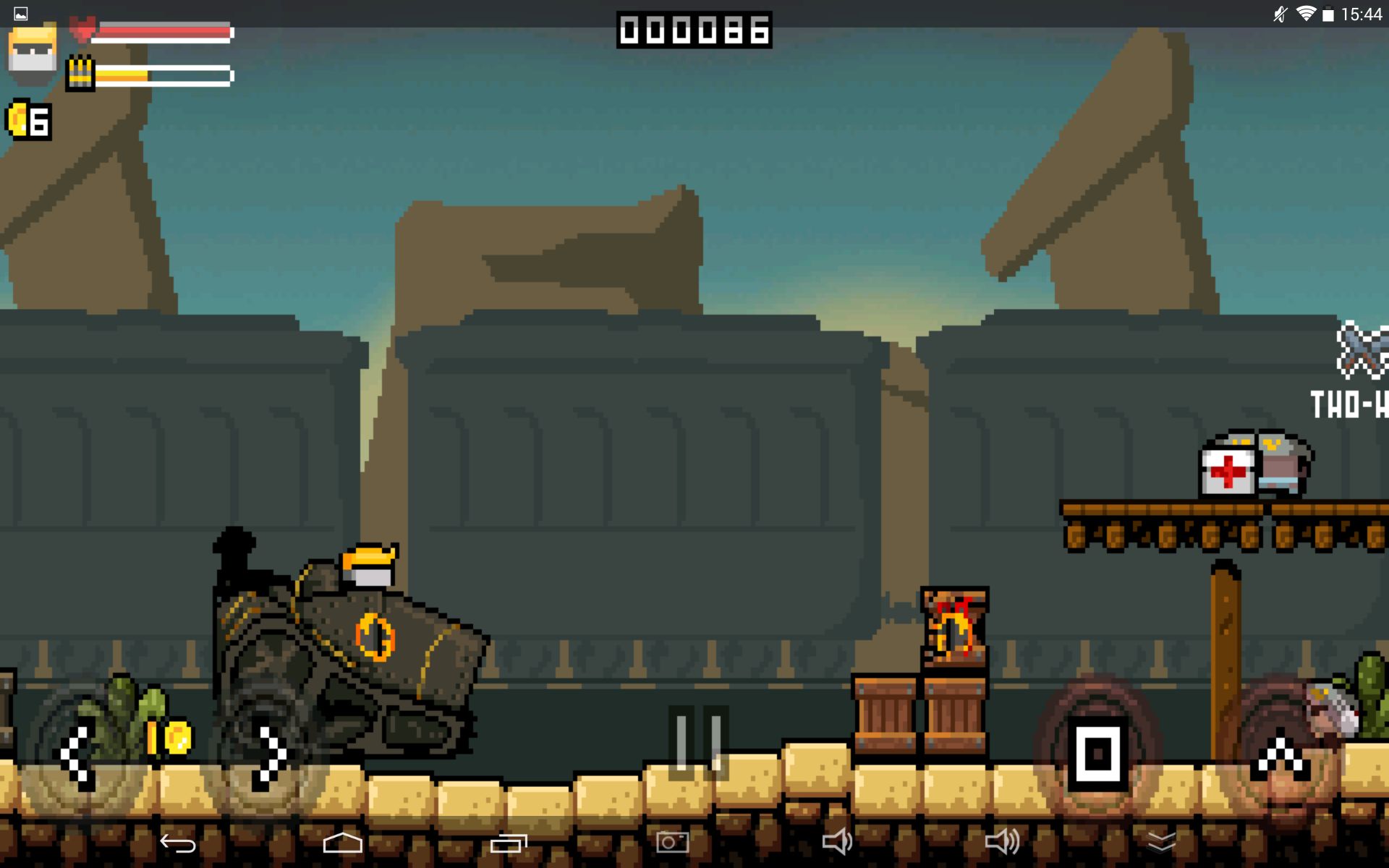Raise the volume with the louder speaker icon
This screenshot has width=1389, height=868.
(x=1003, y=842)
